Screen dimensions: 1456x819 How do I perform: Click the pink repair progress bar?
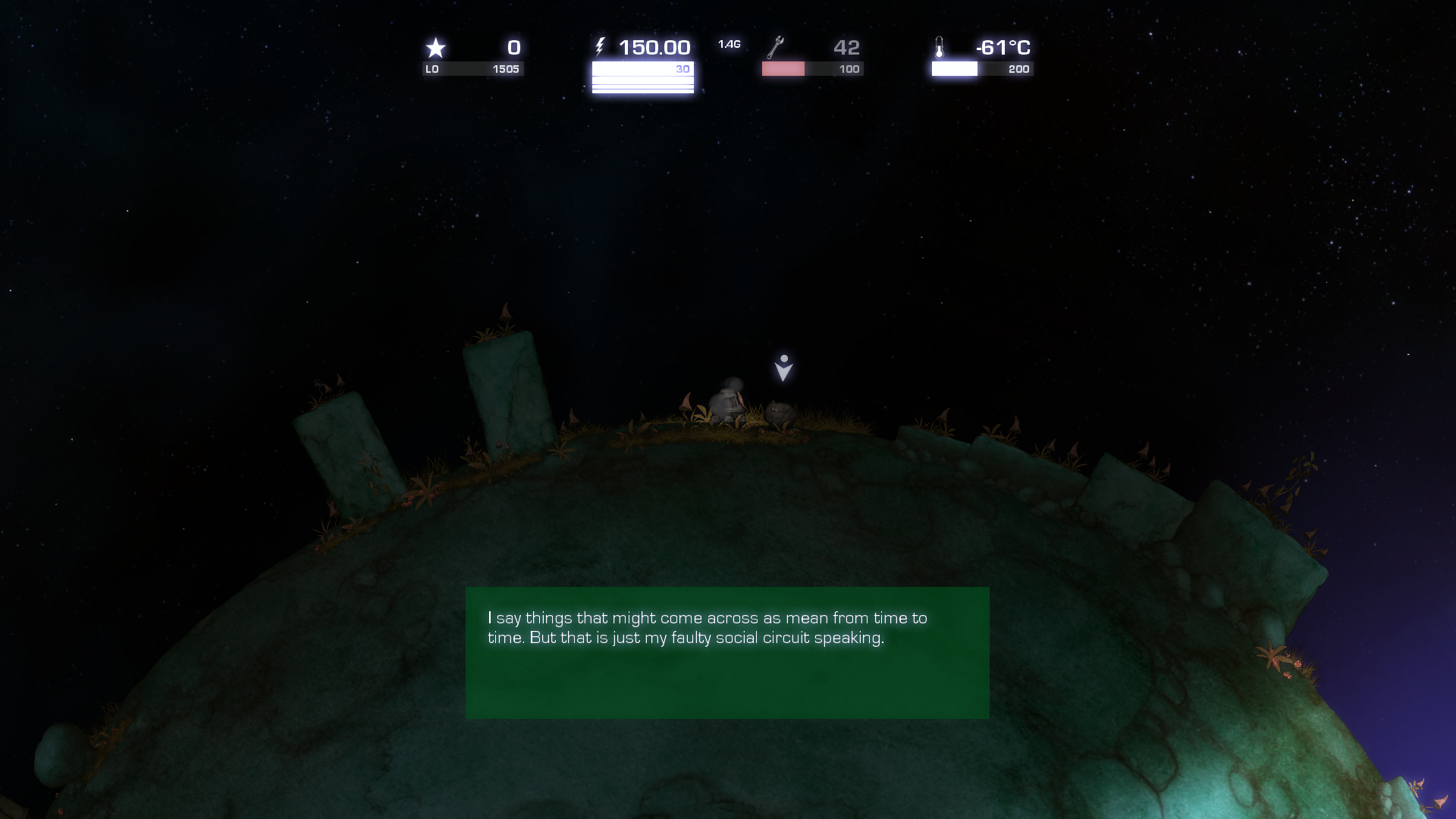coord(783,69)
